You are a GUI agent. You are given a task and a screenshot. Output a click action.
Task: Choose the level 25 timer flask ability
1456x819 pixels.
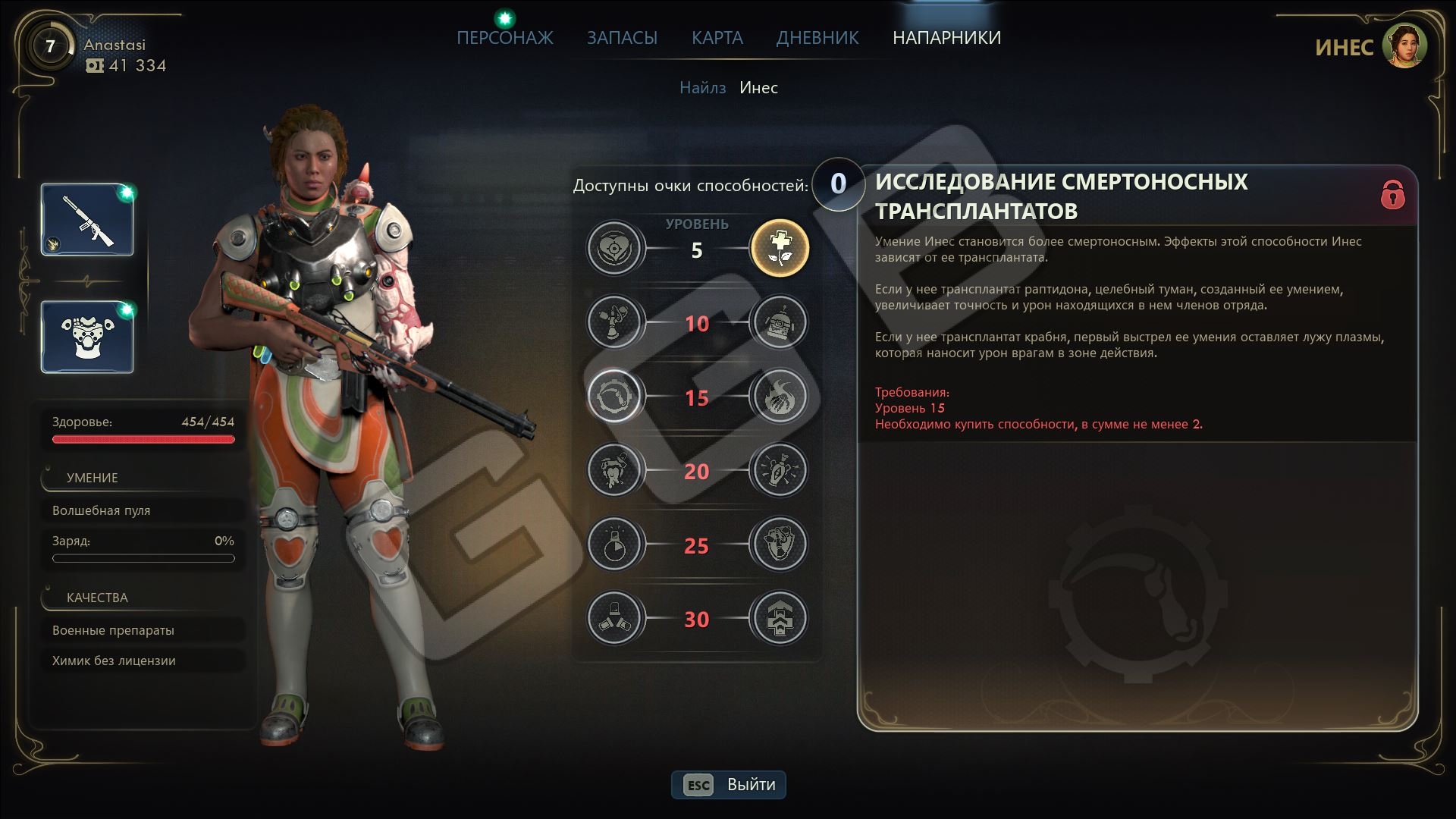click(x=614, y=544)
